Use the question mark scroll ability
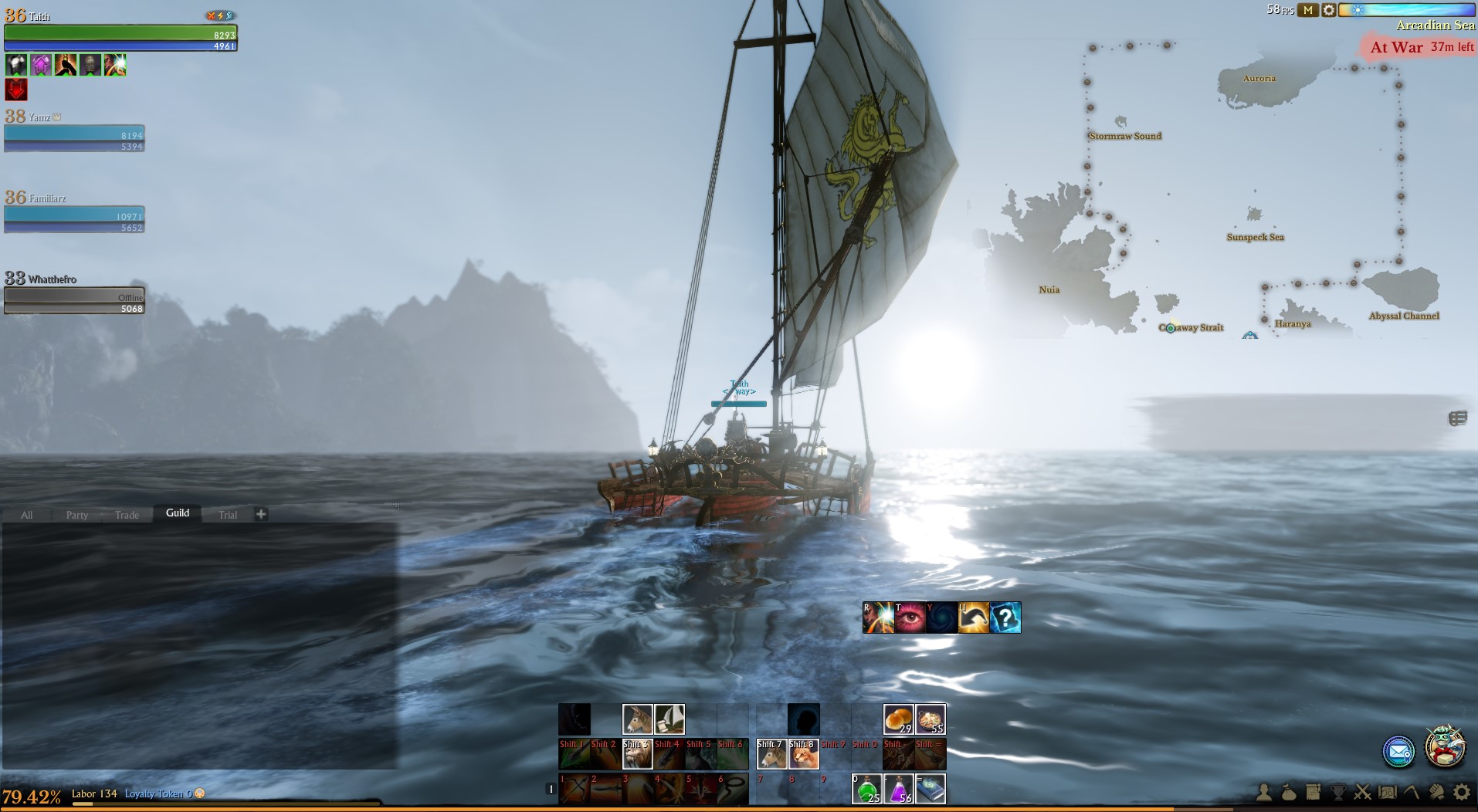 tap(1005, 617)
